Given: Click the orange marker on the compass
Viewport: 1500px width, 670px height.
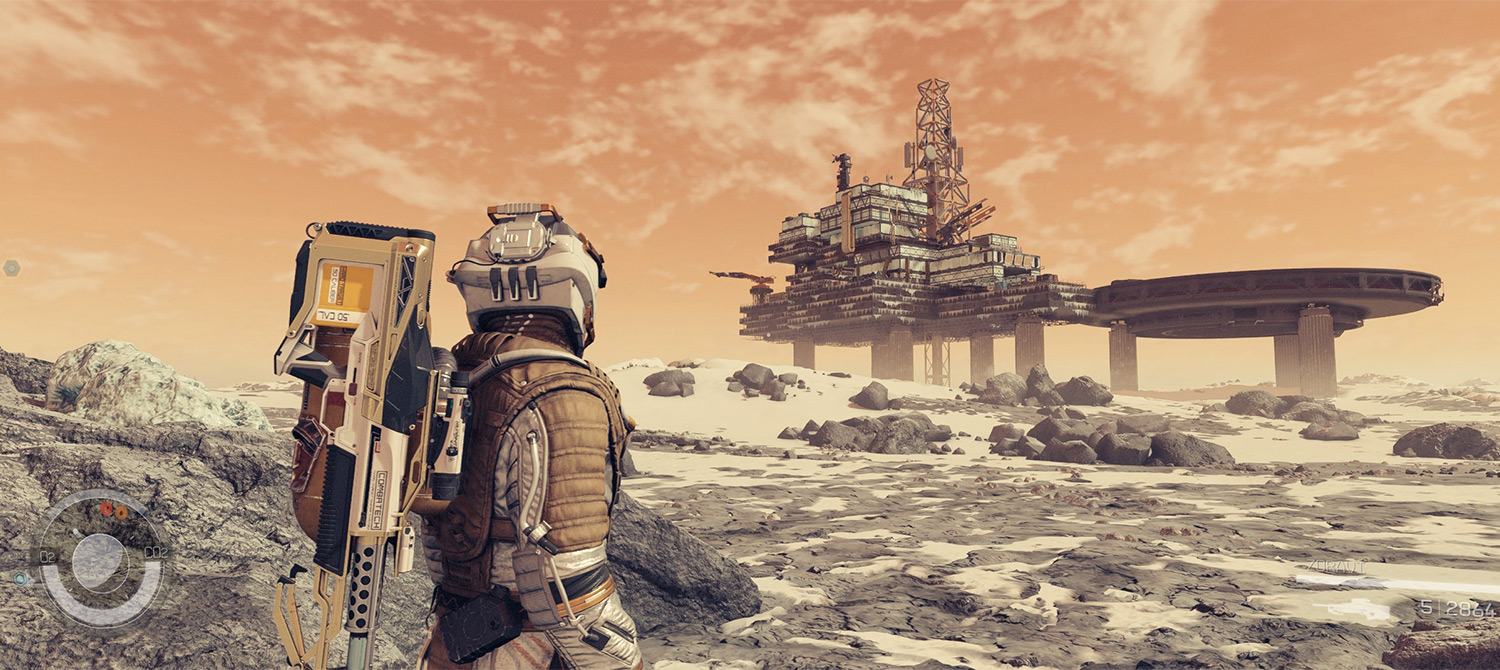Looking at the screenshot, I should click(x=120, y=512).
